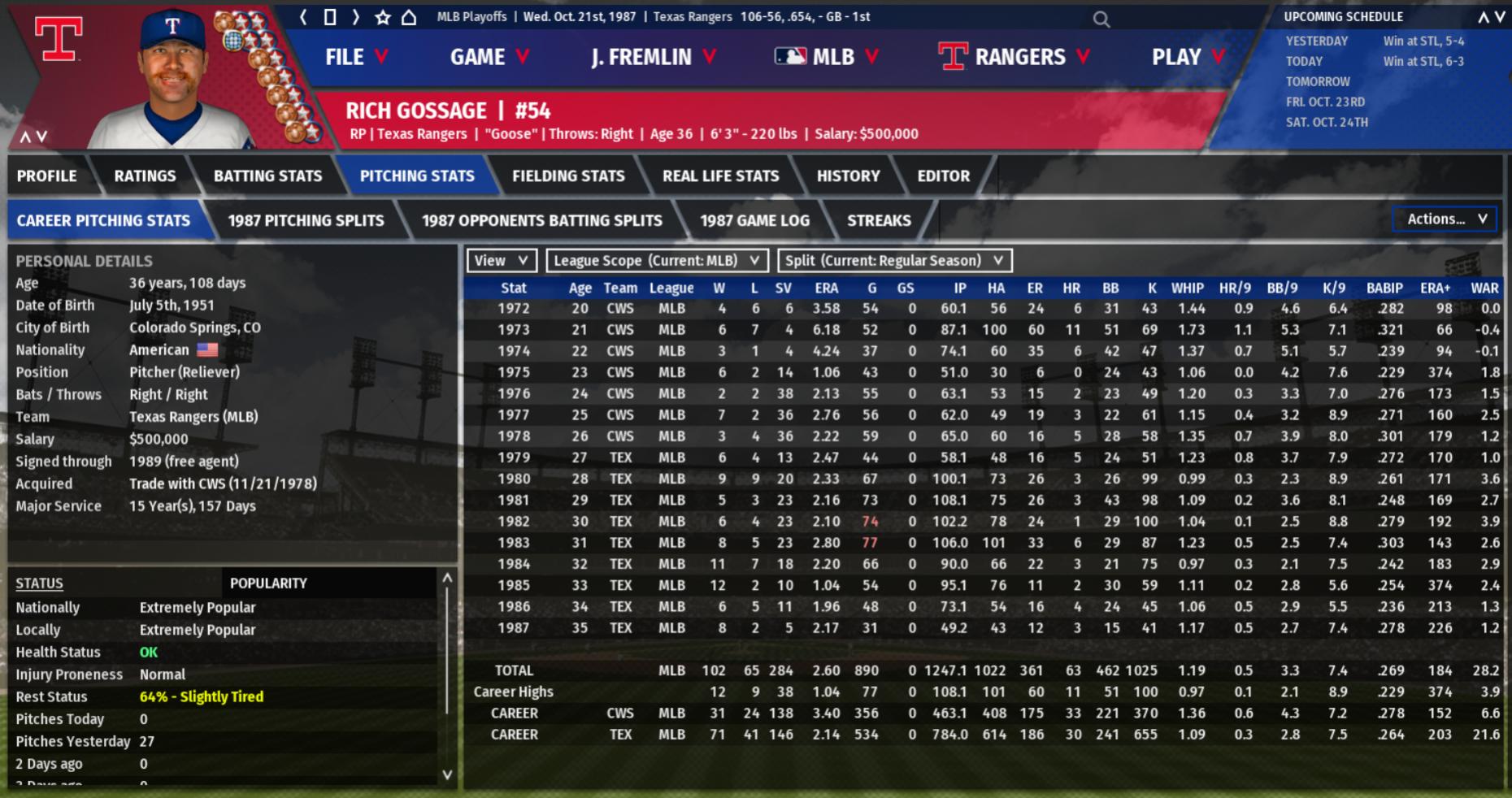Open the 1987 GAME LOG subtab
This screenshot has width=1512, height=798.
coord(754,220)
